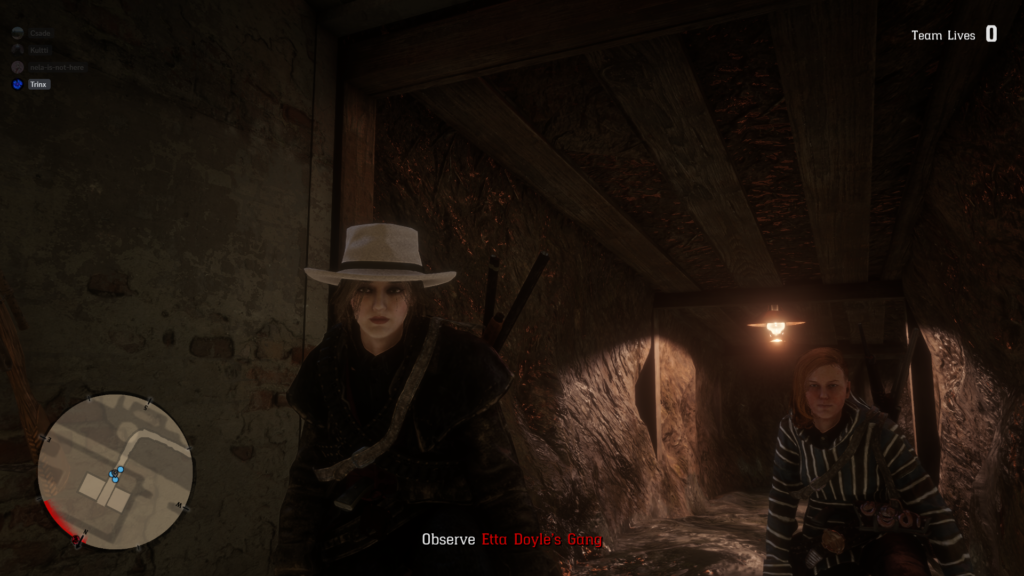Choose nela-is-not-here in the voice overlay
1024x576 pixels.
[x=56, y=67]
